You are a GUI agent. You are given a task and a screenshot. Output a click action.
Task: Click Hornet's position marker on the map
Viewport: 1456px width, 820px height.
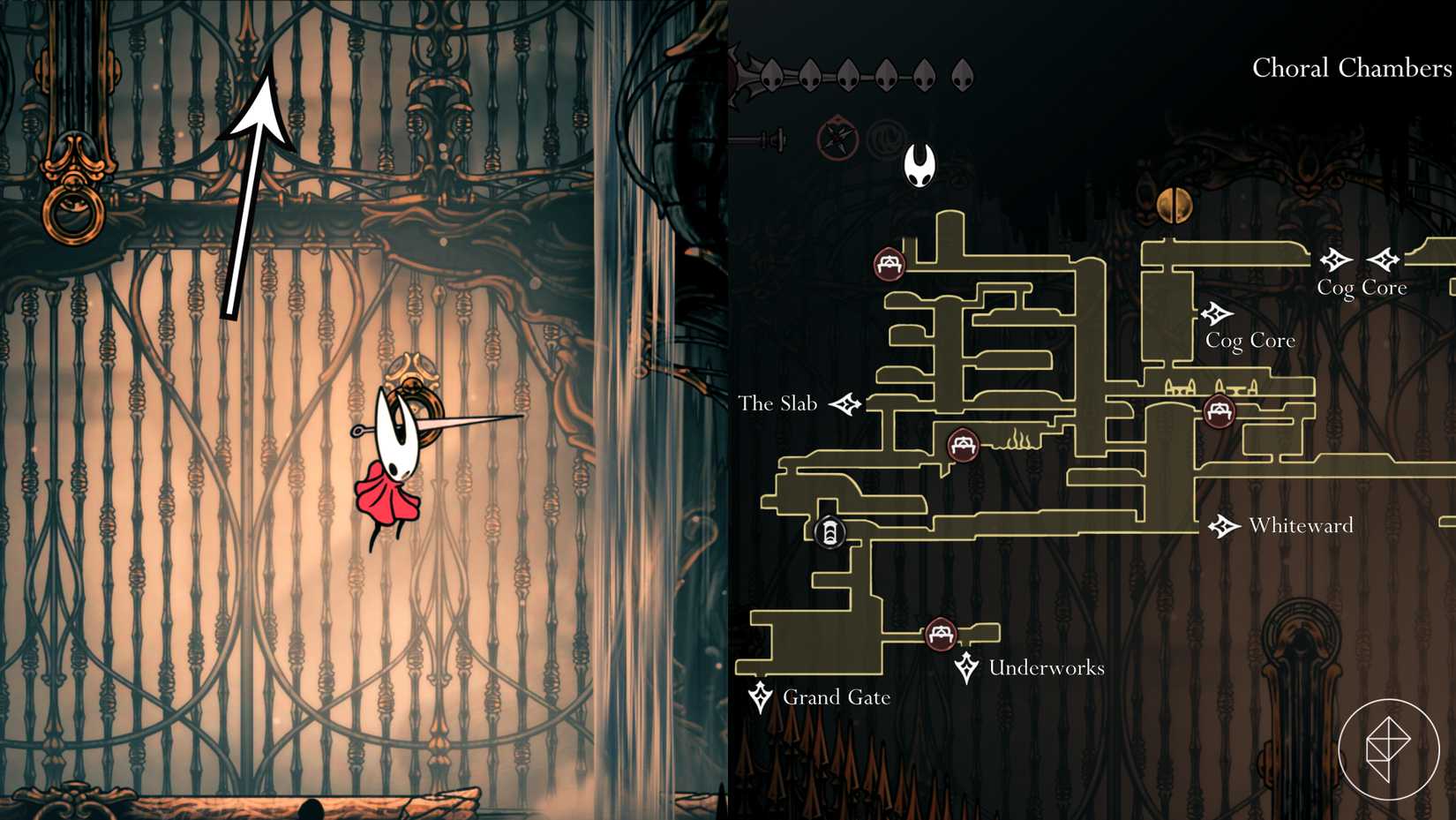point(919,165)
